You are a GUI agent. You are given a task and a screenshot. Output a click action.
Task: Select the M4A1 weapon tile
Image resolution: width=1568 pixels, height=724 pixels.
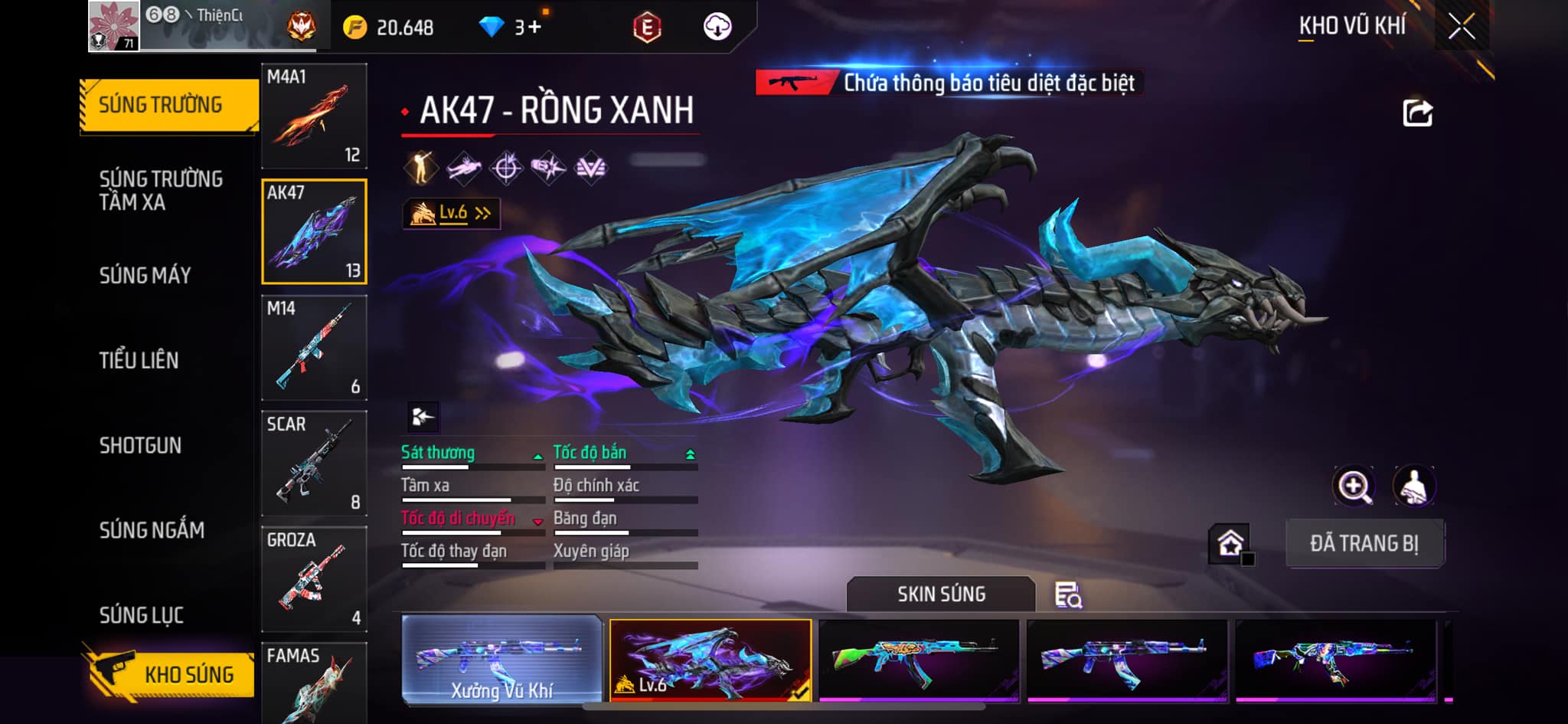coord(314,116)
